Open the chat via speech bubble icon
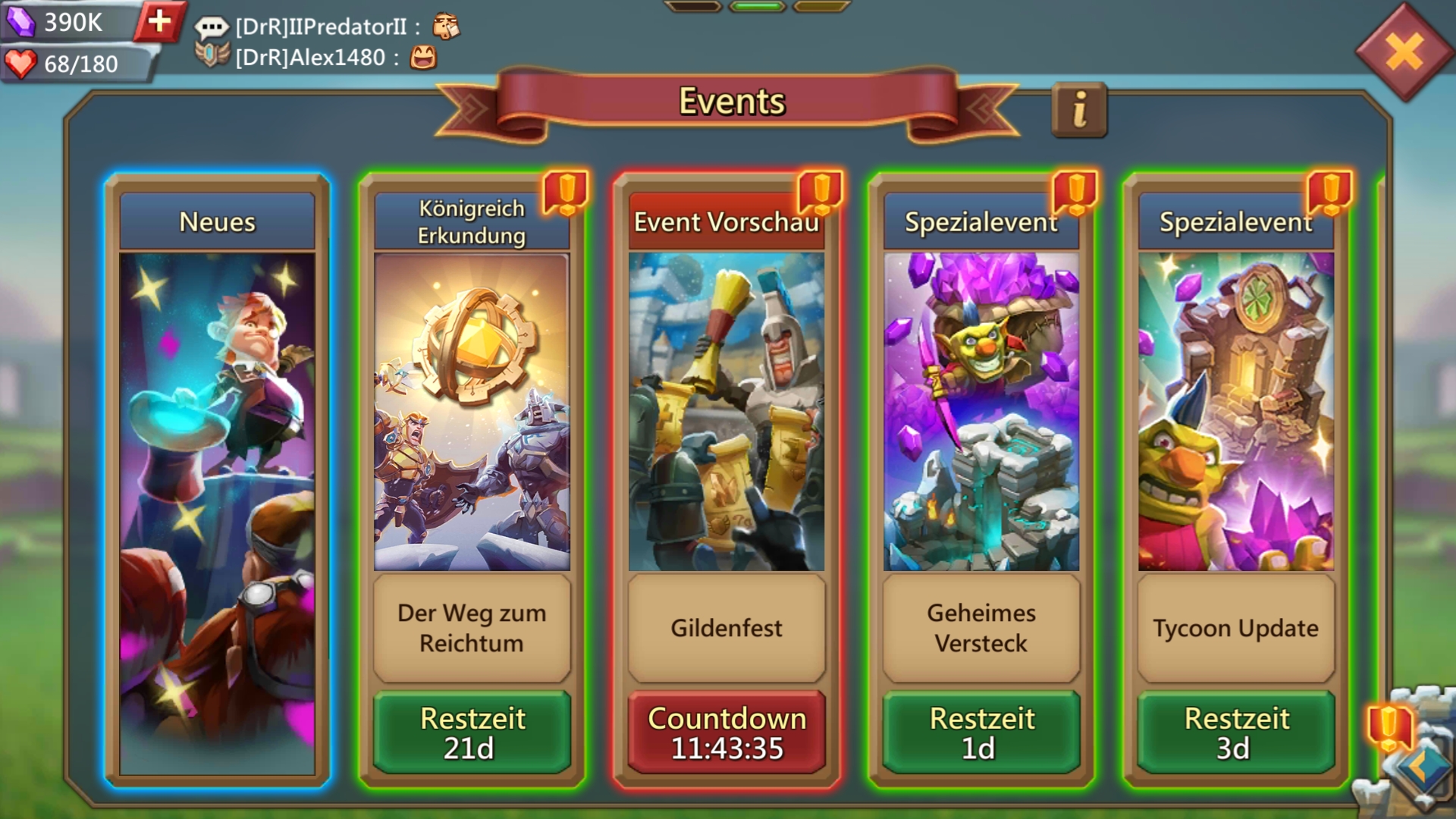 coord(212,28)
